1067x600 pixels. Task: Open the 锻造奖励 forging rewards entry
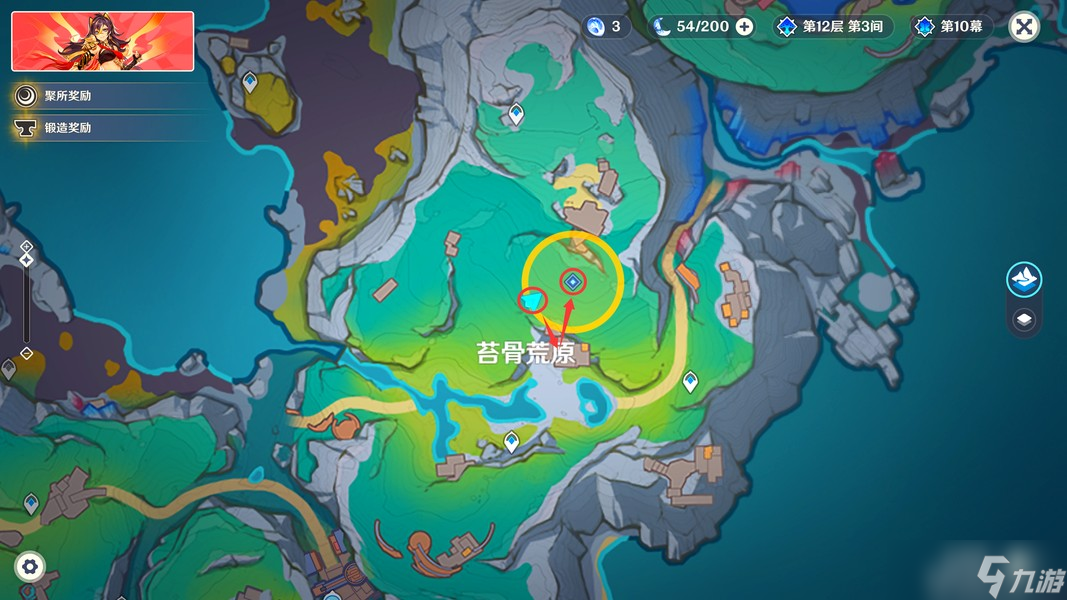67,128
